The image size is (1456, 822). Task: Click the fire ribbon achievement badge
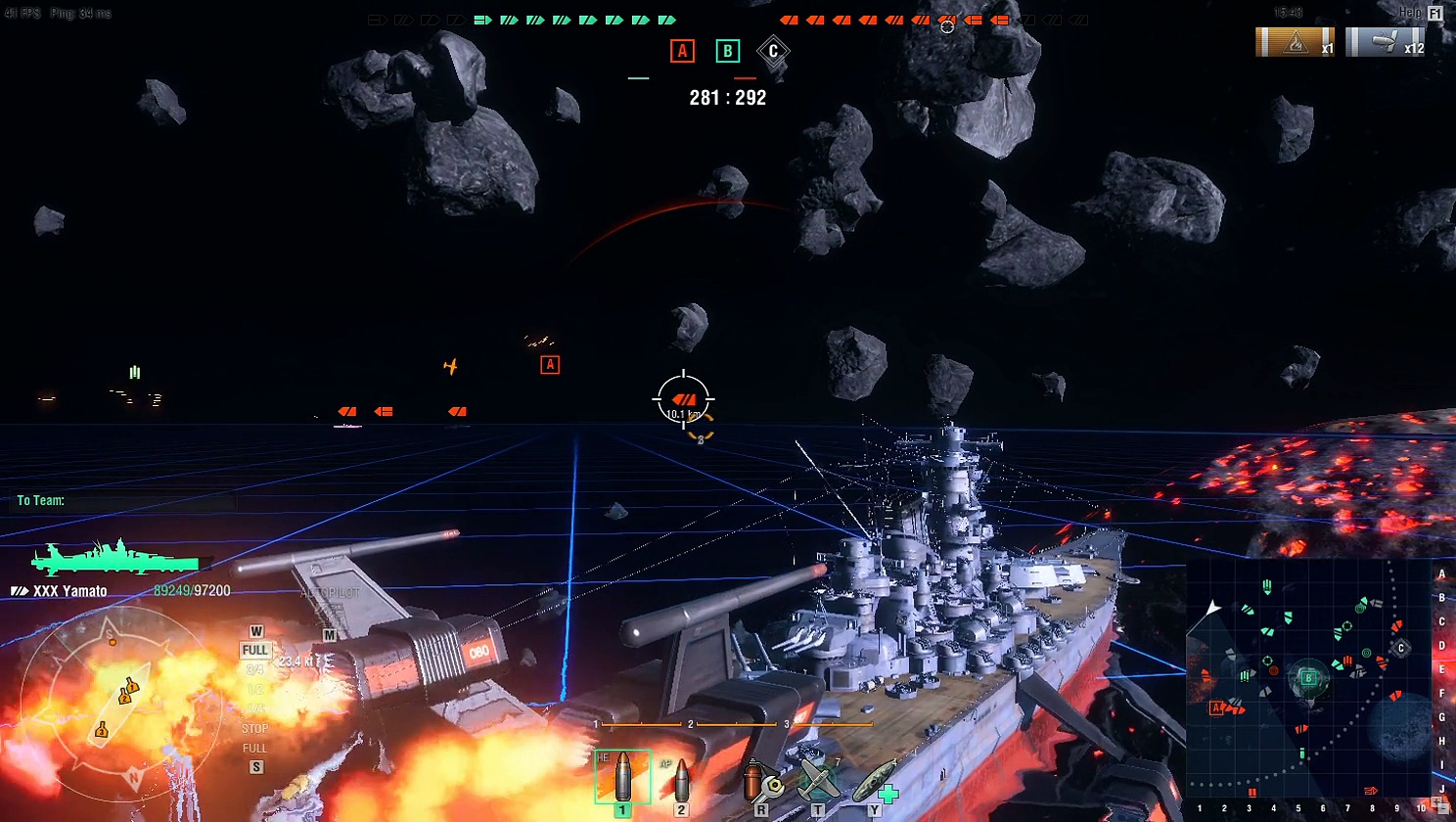[x=1295, y=42]
